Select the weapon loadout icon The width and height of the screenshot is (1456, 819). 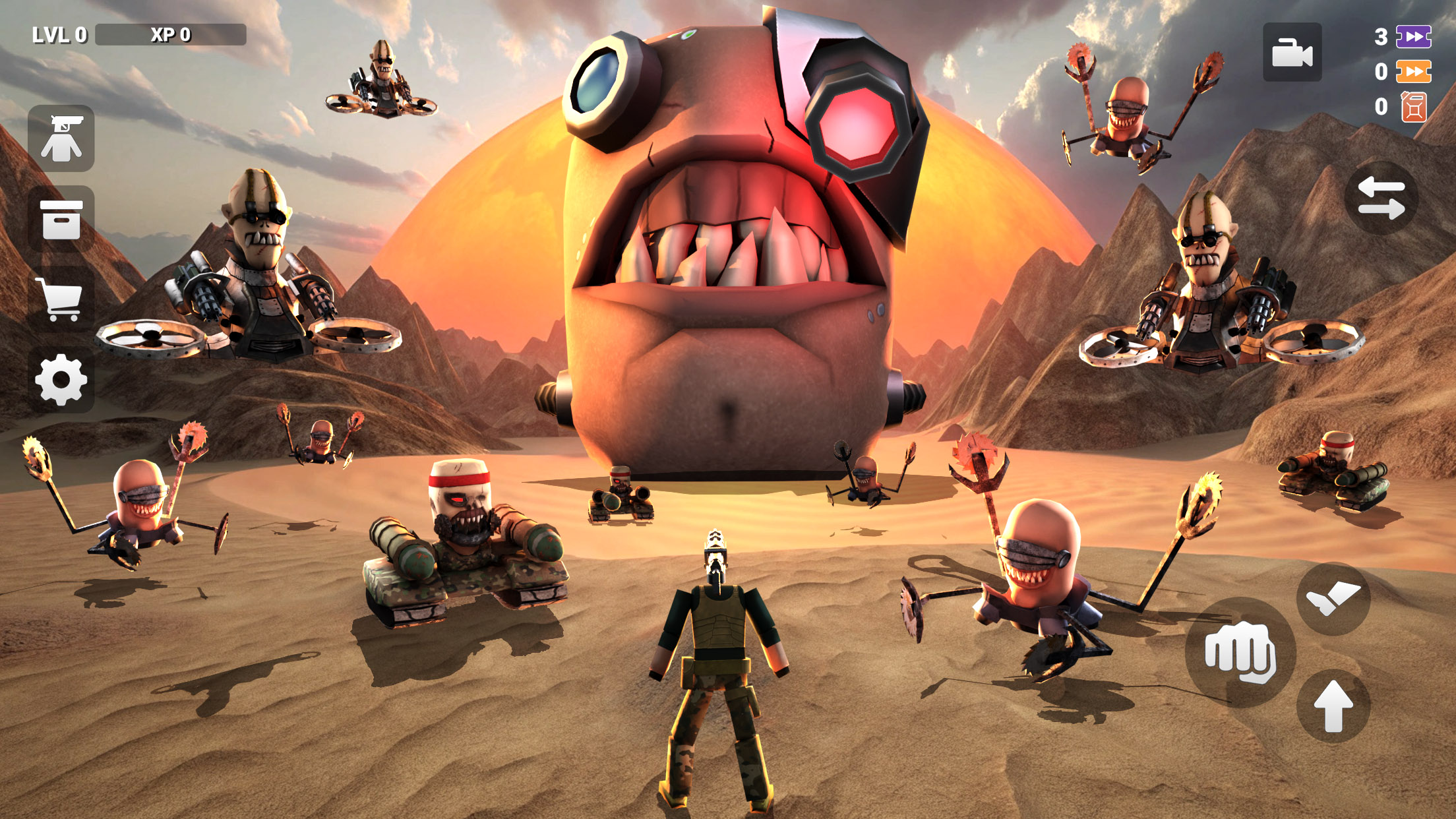coord(61,138)
